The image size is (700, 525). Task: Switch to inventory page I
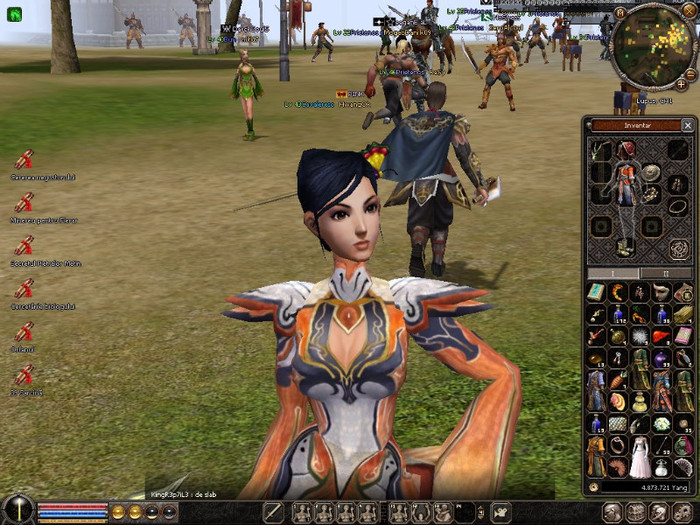click(x=612, y=273)
